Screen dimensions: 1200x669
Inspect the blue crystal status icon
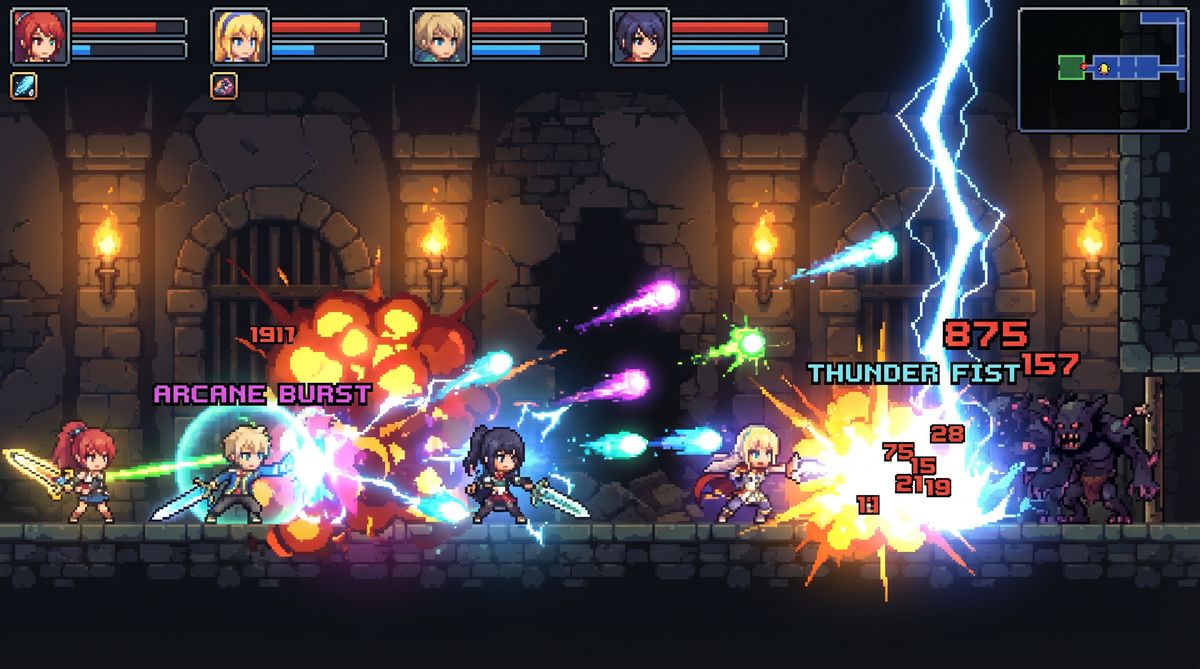(24, 86)
